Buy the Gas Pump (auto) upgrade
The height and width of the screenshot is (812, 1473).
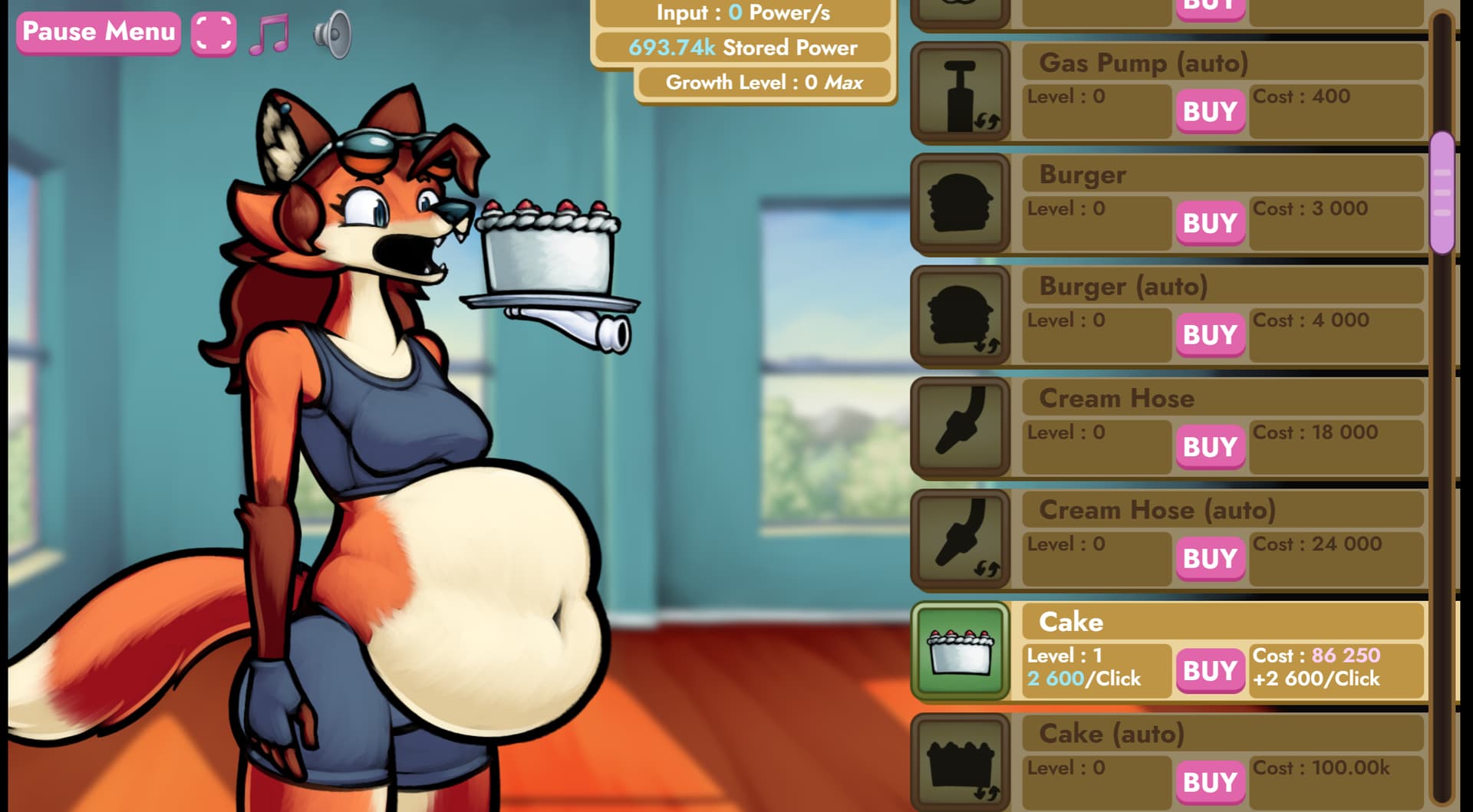click(x=1210, y=112)
